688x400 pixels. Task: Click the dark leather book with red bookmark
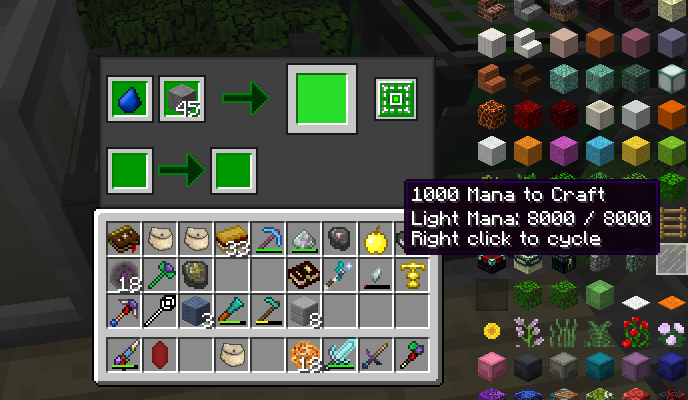[123, 239]
